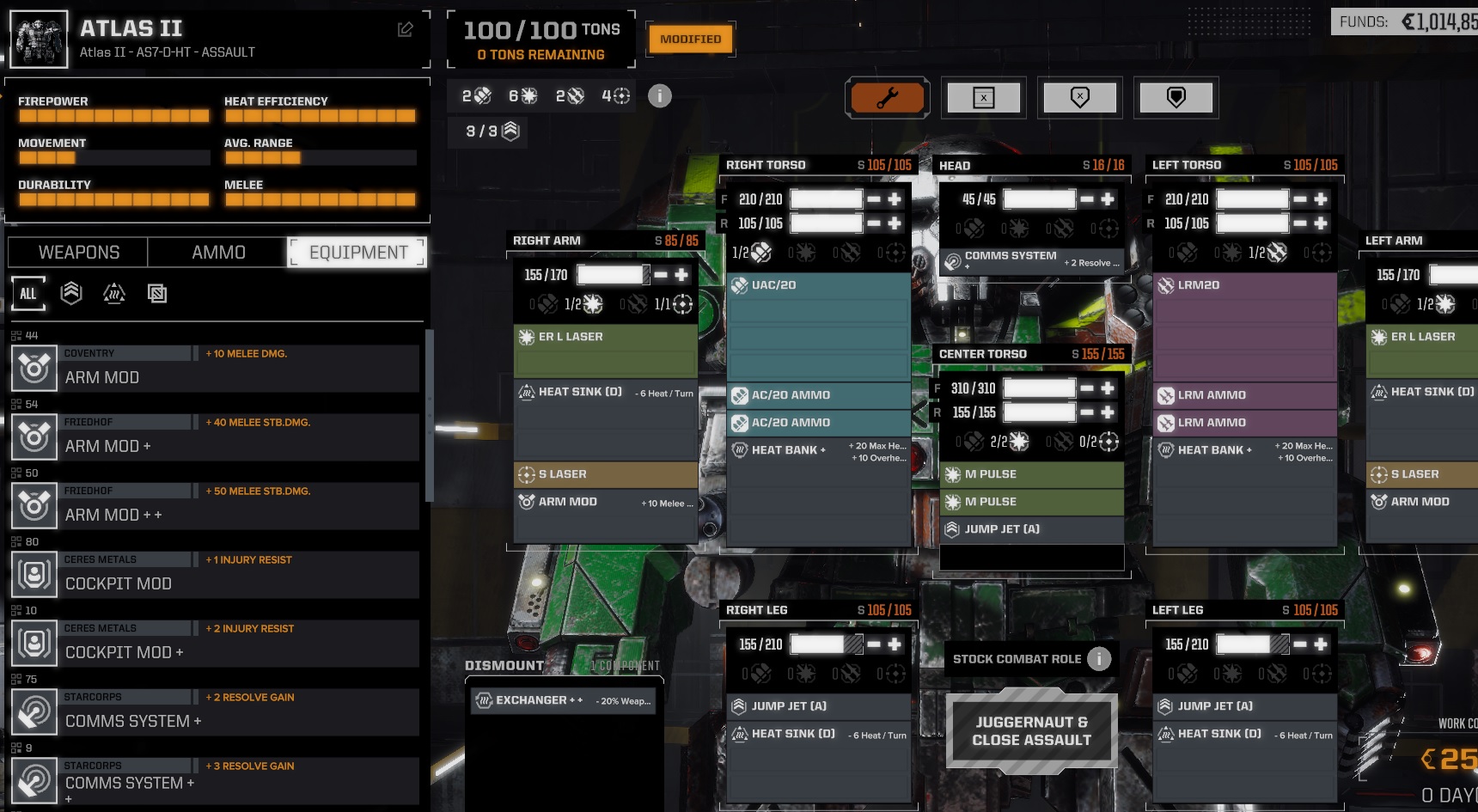Choose the Exchanger ++ in dismount panel
The height and width of the screenshot is (812, 1478).
pyautogui.click(x=565, y=701)
